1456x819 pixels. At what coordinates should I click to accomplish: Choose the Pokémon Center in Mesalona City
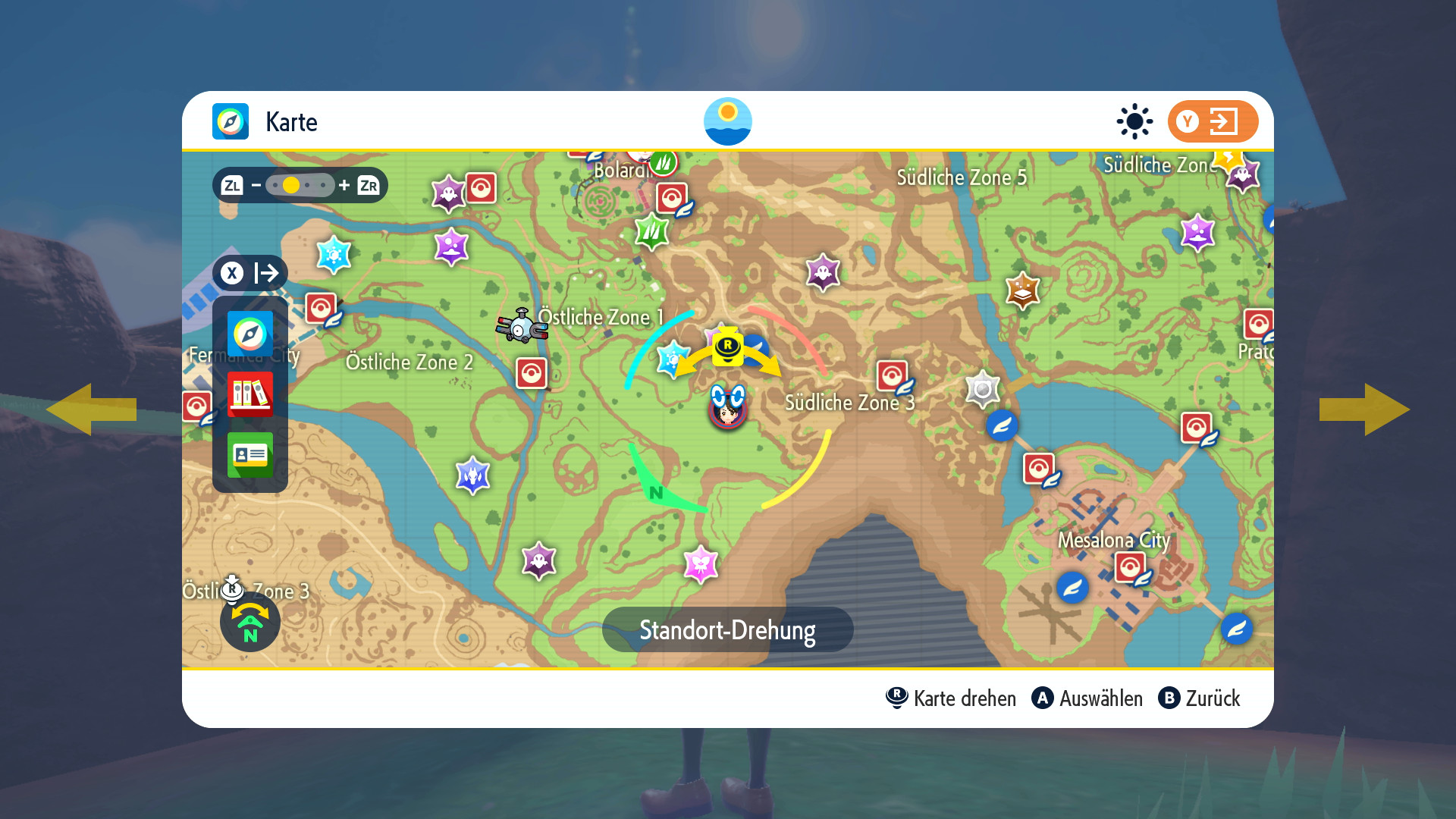point(1130,567)
